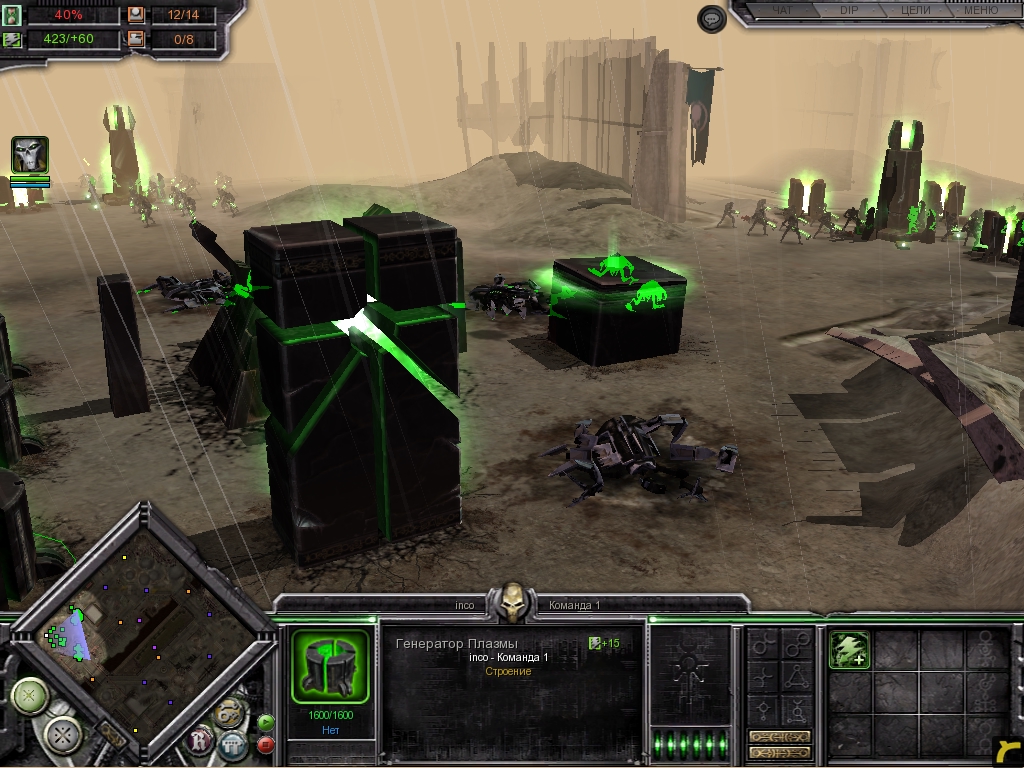Click the grey round button below the minimap

click(65, 737)
